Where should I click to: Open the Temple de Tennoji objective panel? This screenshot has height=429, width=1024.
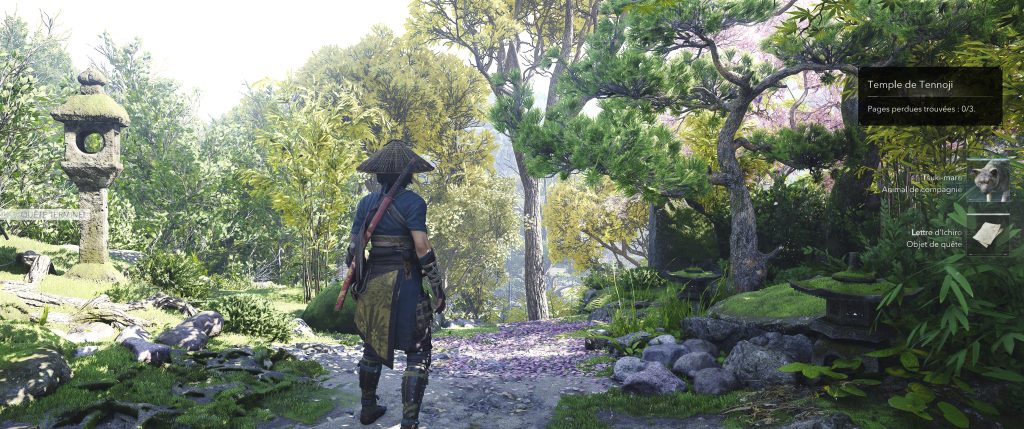[930, 96]
